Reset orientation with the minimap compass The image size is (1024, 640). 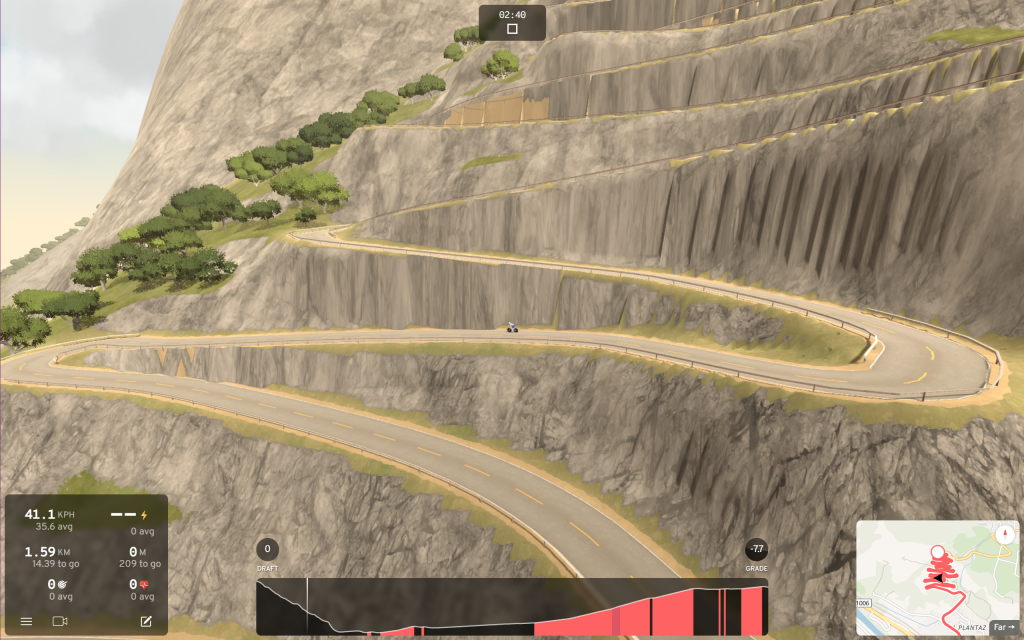(1005, 533)
